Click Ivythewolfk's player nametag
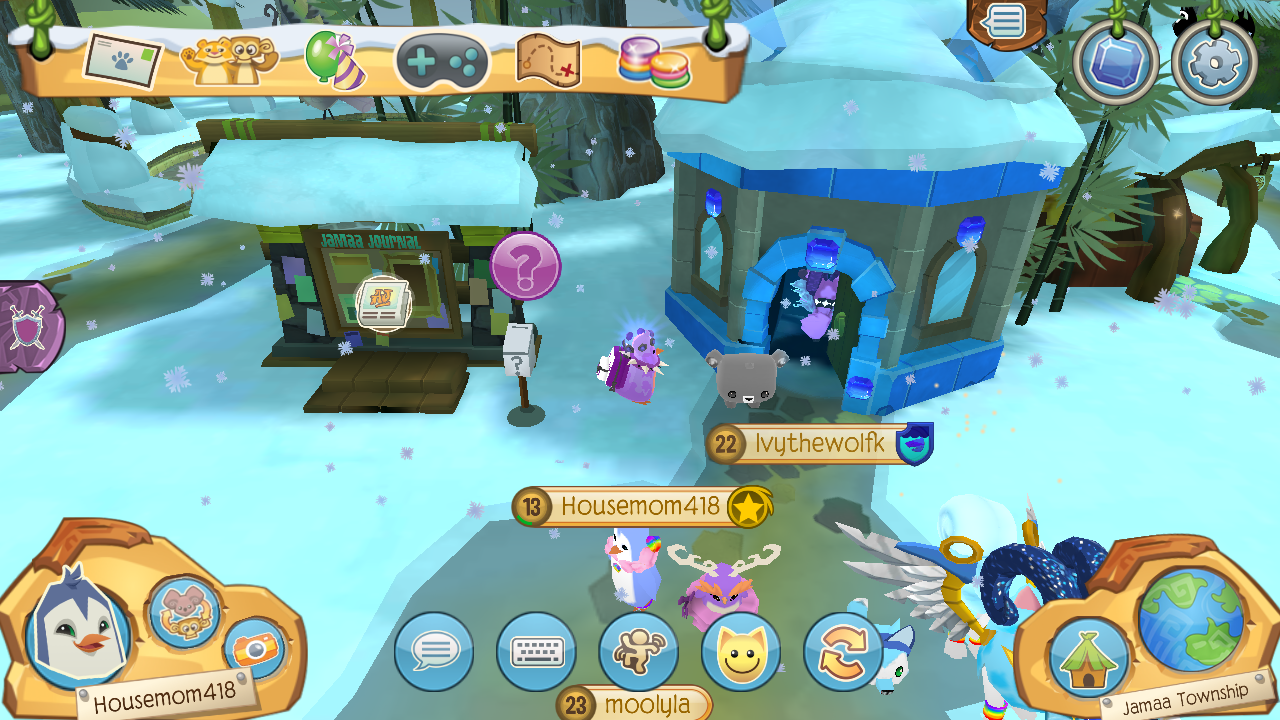Viewport: 1280px width, 720px height. pos(815,444)
